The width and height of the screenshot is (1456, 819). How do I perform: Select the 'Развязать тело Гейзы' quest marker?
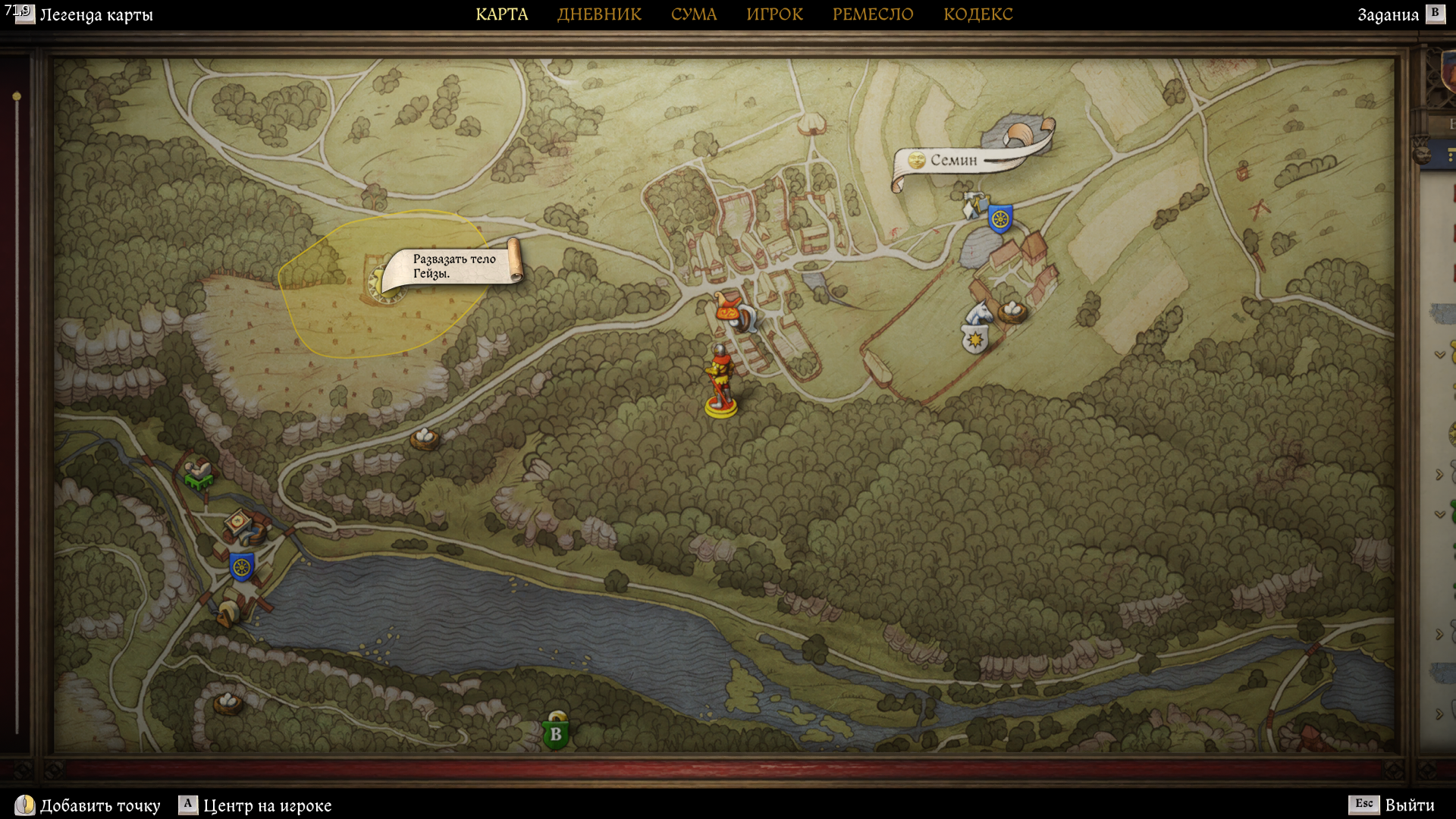point(453,266)
